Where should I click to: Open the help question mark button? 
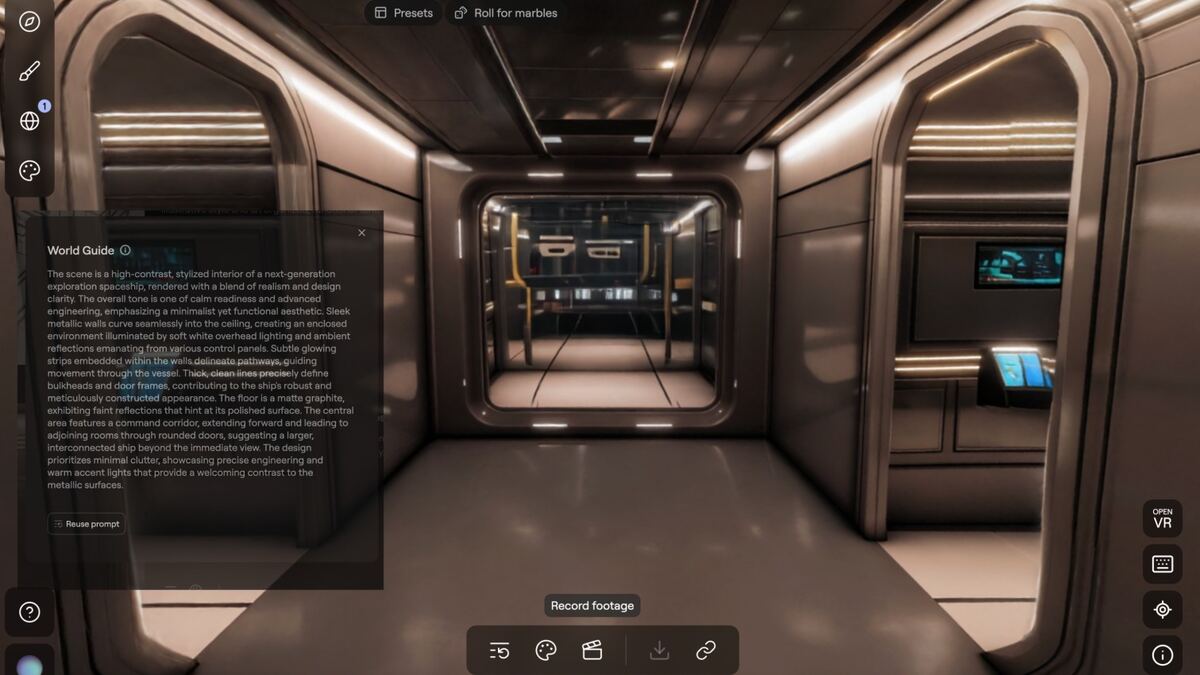30,612
